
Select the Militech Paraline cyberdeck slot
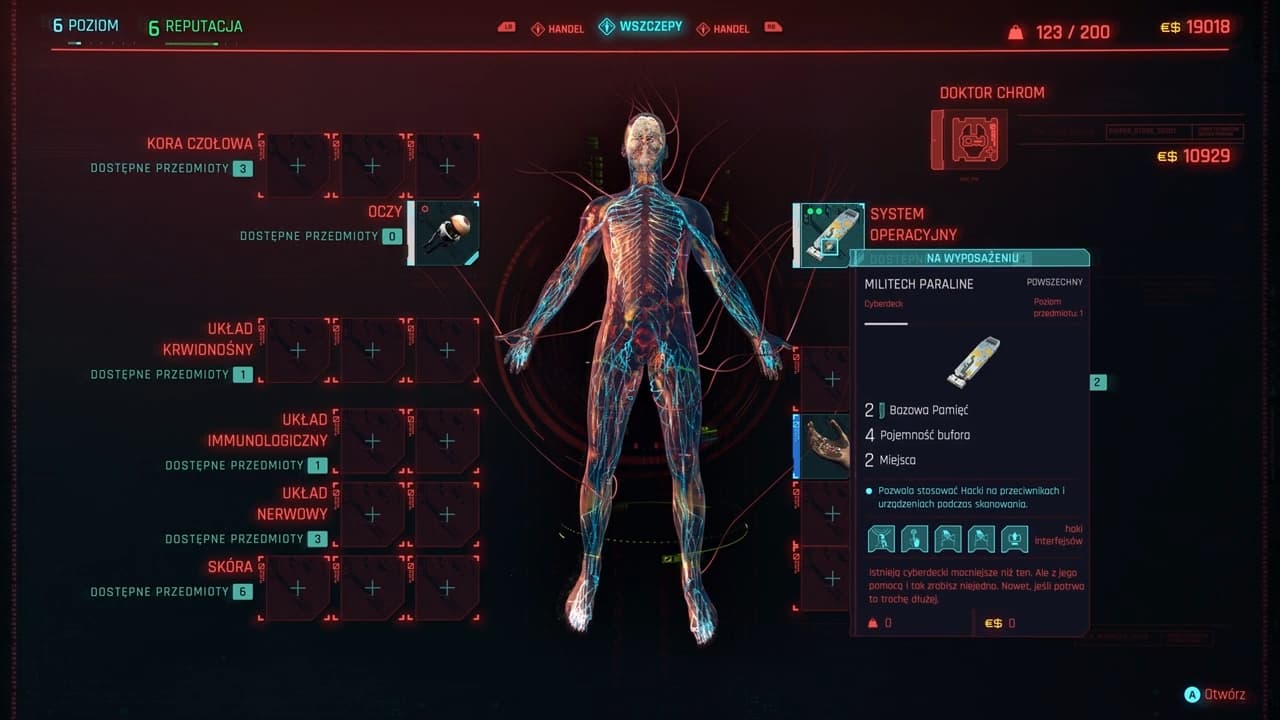pyautogui.click(x=829, y=235)
